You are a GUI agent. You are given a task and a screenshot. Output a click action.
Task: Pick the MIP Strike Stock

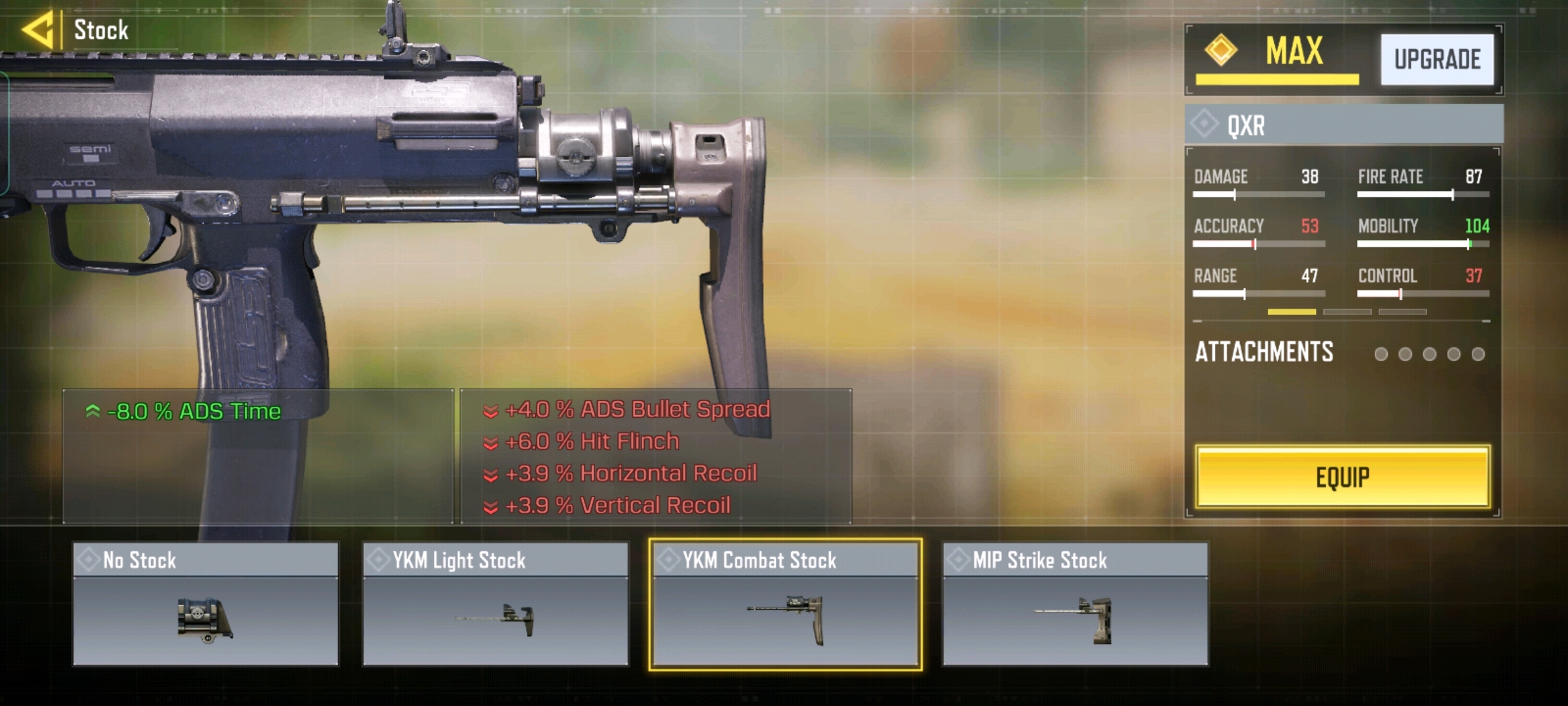pyautogui.click(x=1075, y=604)
